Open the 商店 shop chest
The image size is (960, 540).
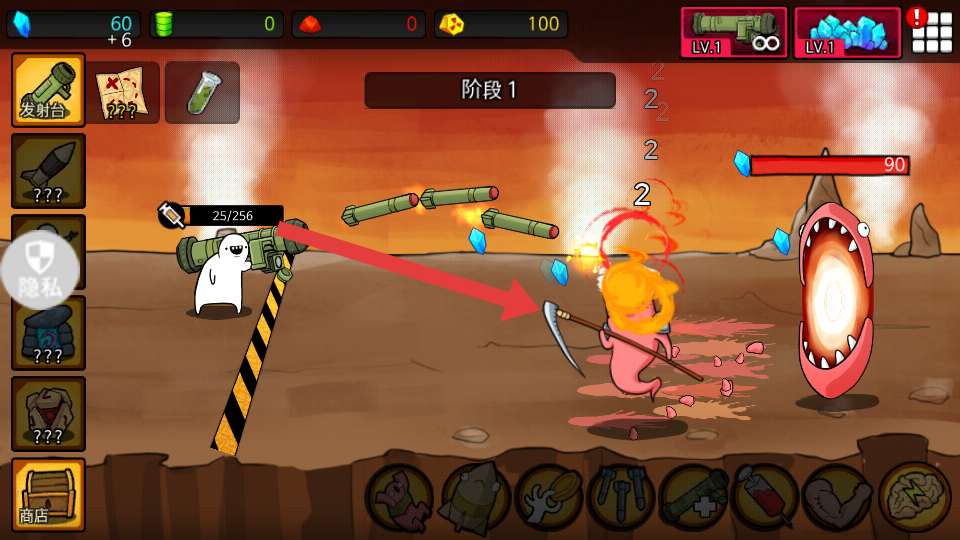[x=48, y=494]
